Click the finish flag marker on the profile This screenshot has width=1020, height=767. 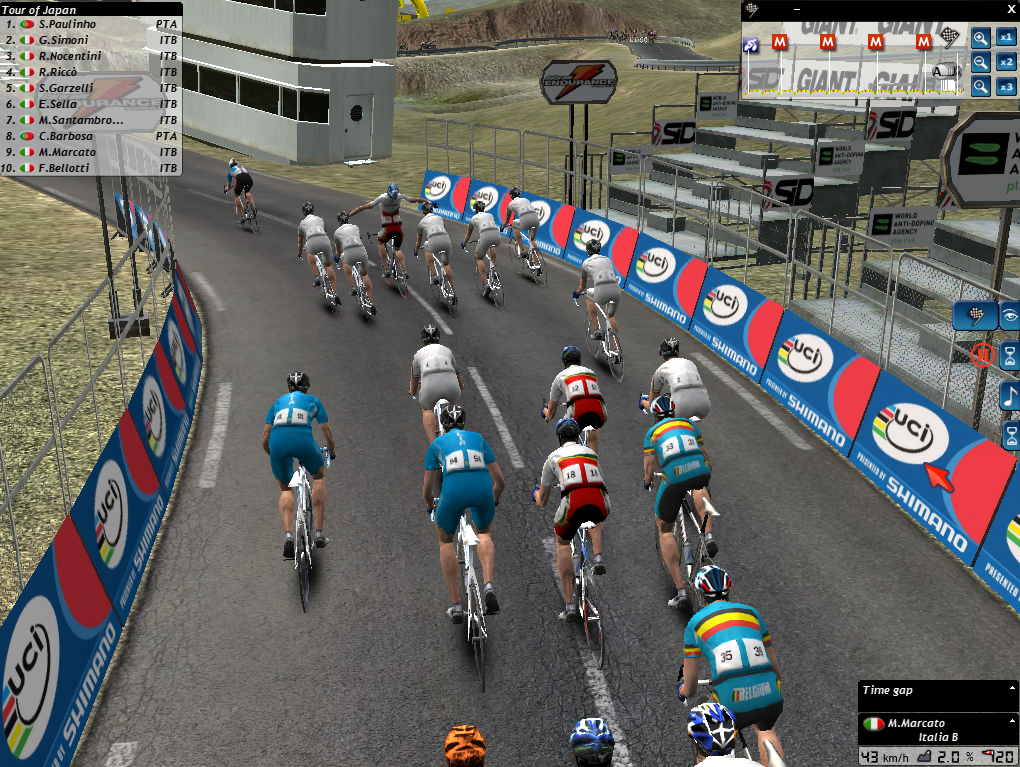pos(950,40)
